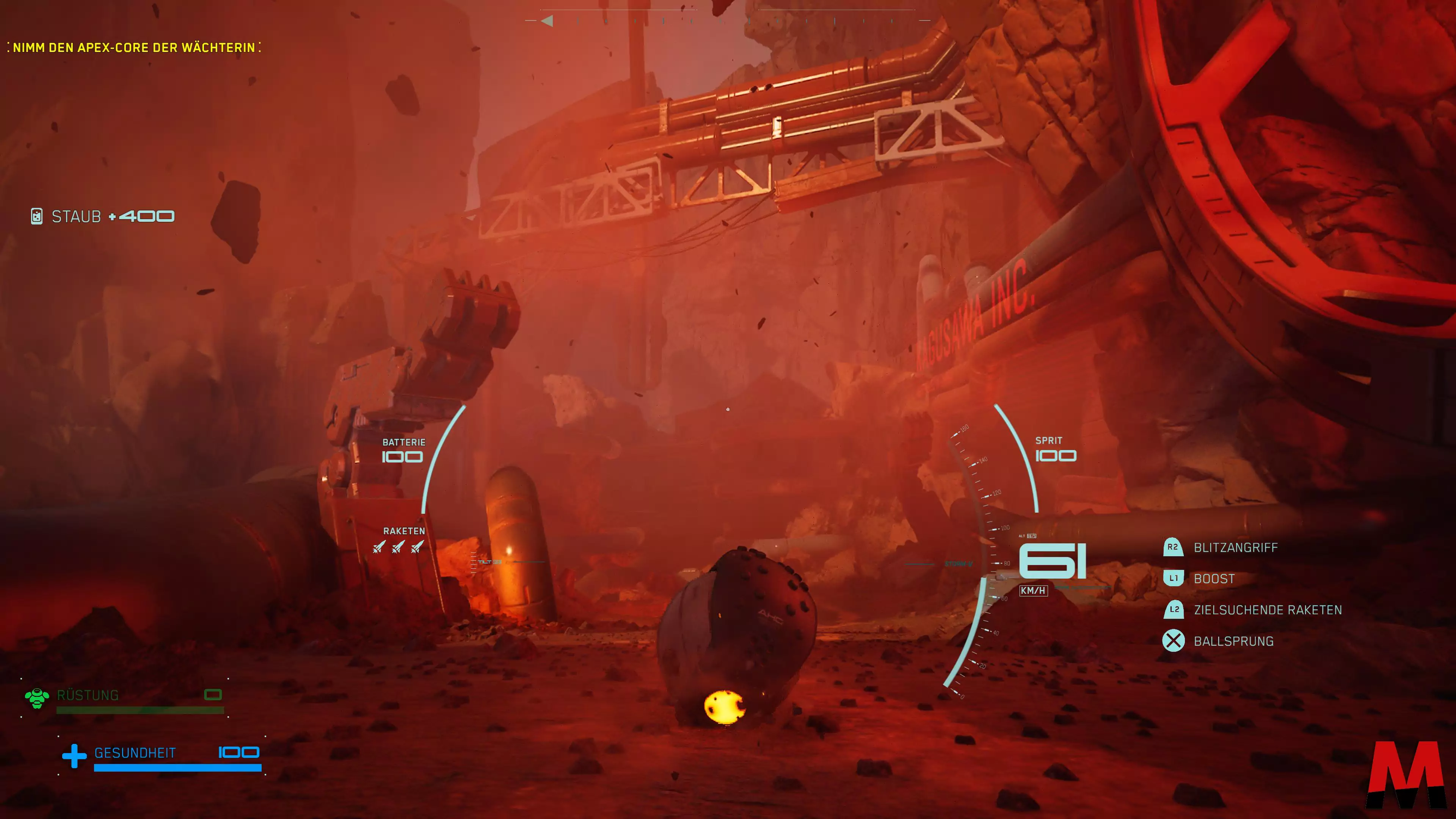Choose the Boost ability entry
1456x819 pixels.
pos(1213,579)
